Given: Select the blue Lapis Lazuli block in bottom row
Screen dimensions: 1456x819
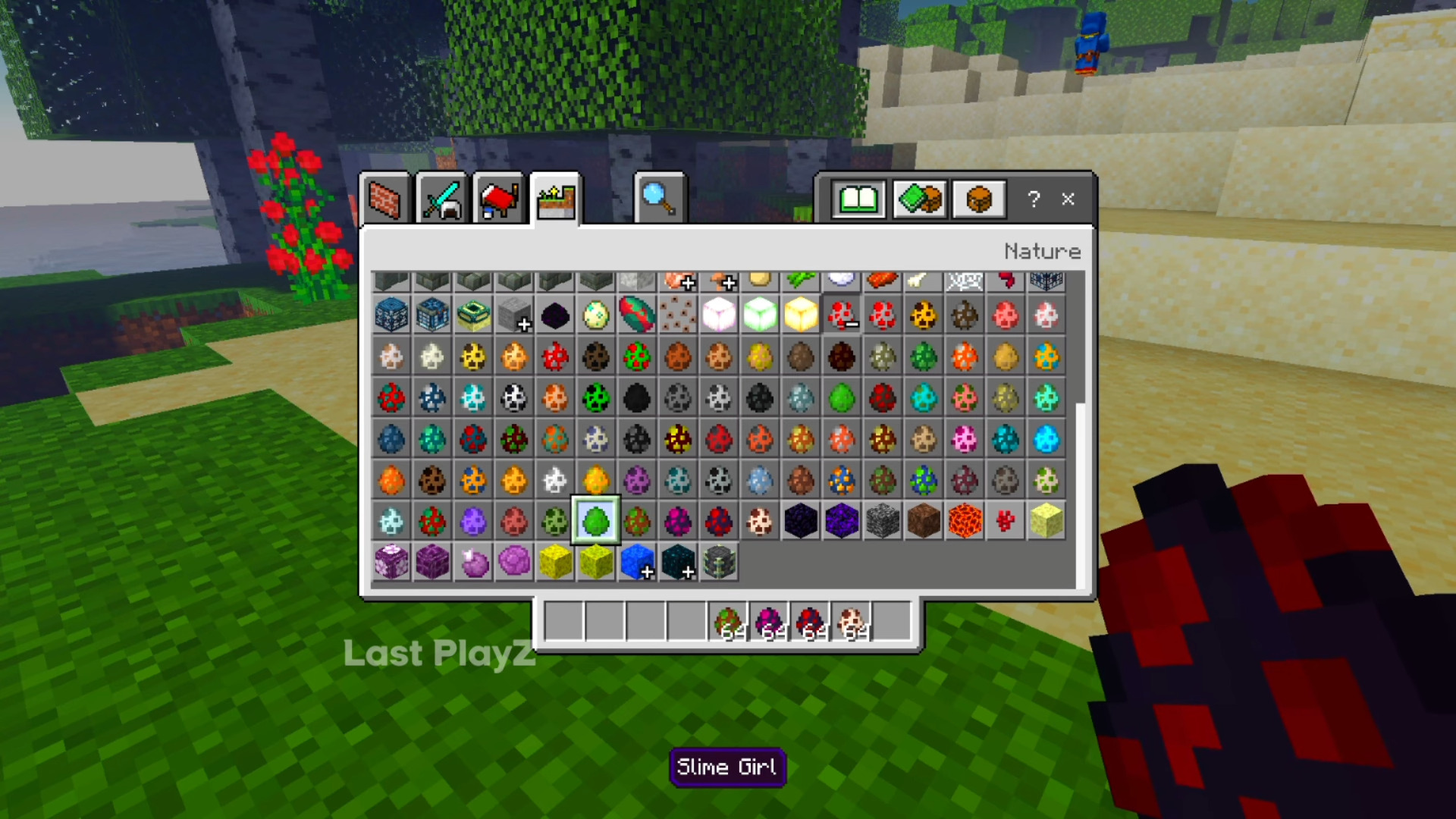Looking at the screenshot, I should click(x=636, y=563).
